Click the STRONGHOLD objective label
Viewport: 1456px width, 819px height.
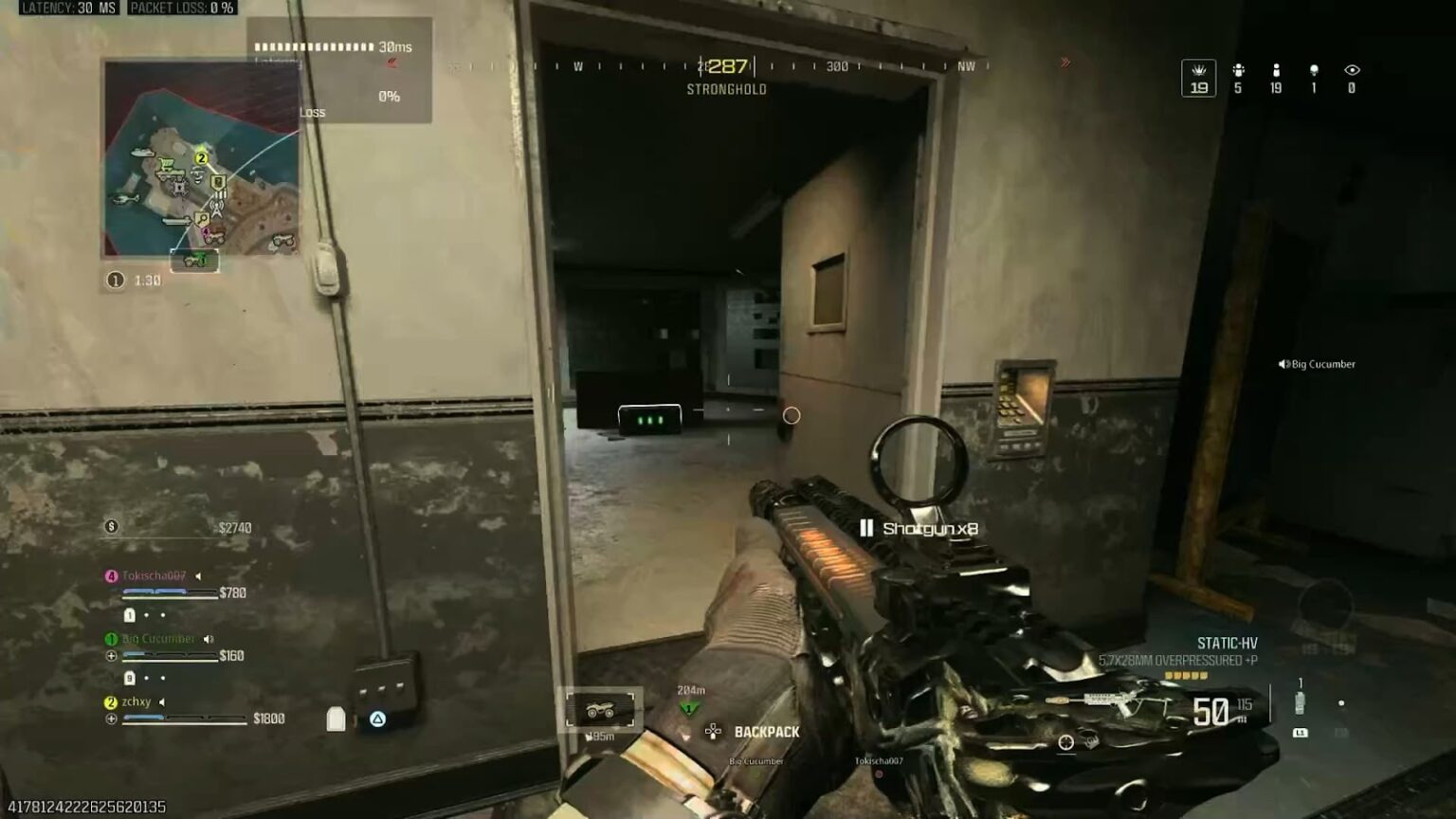(x=726, y=89)
